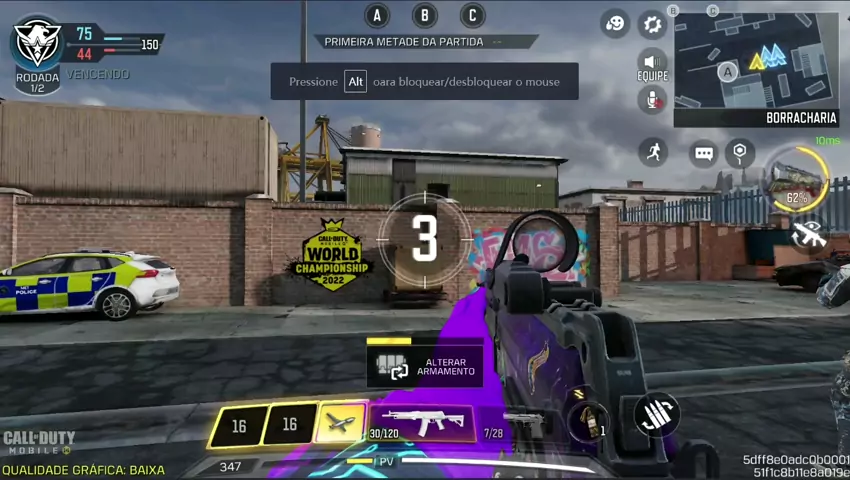850x480 pixels.
Task: Toggle the microphone button
Action: tap(652, 99)
